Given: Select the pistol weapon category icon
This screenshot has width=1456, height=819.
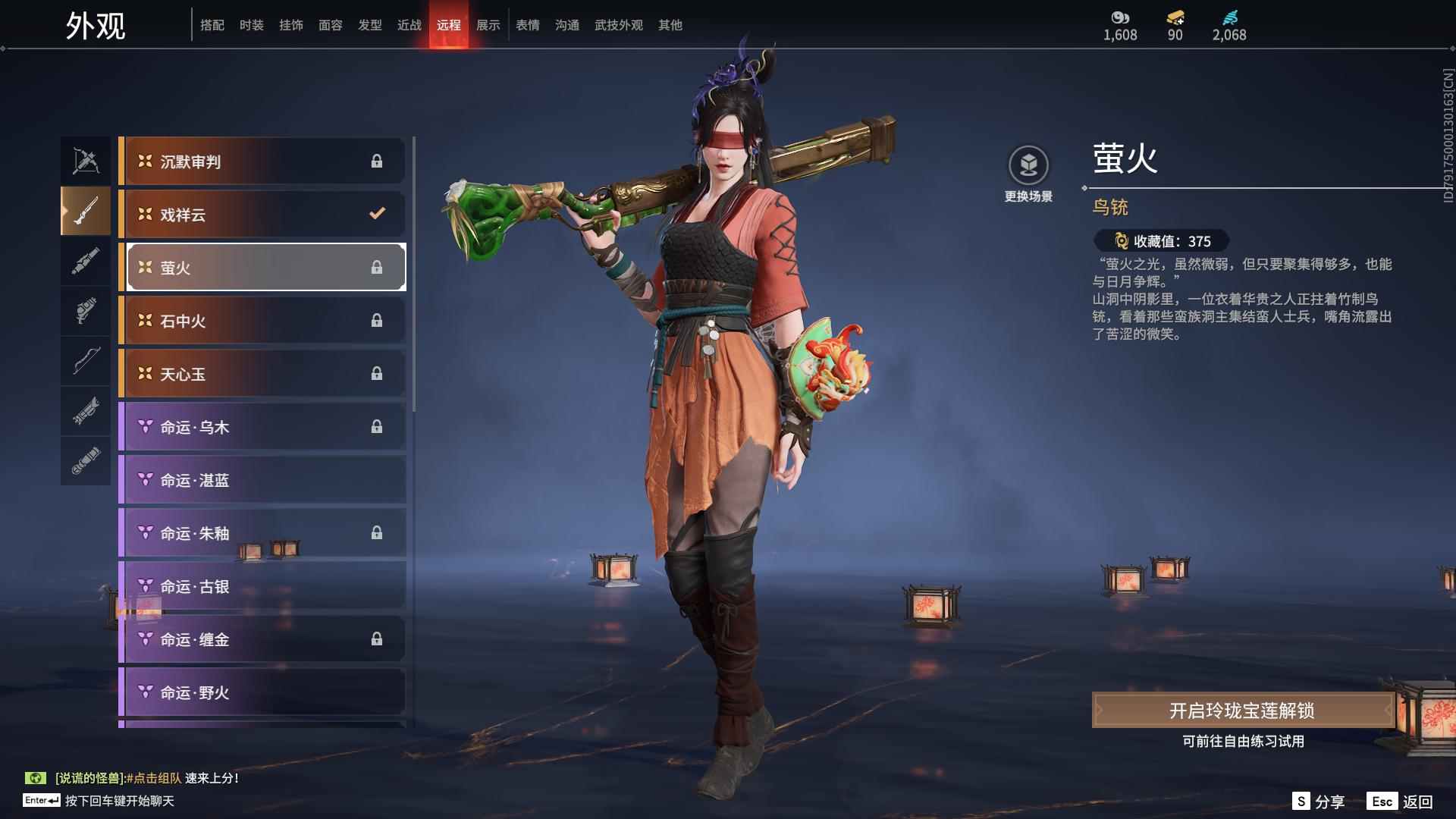Looking at the screenshot, I should pos(85,312).
